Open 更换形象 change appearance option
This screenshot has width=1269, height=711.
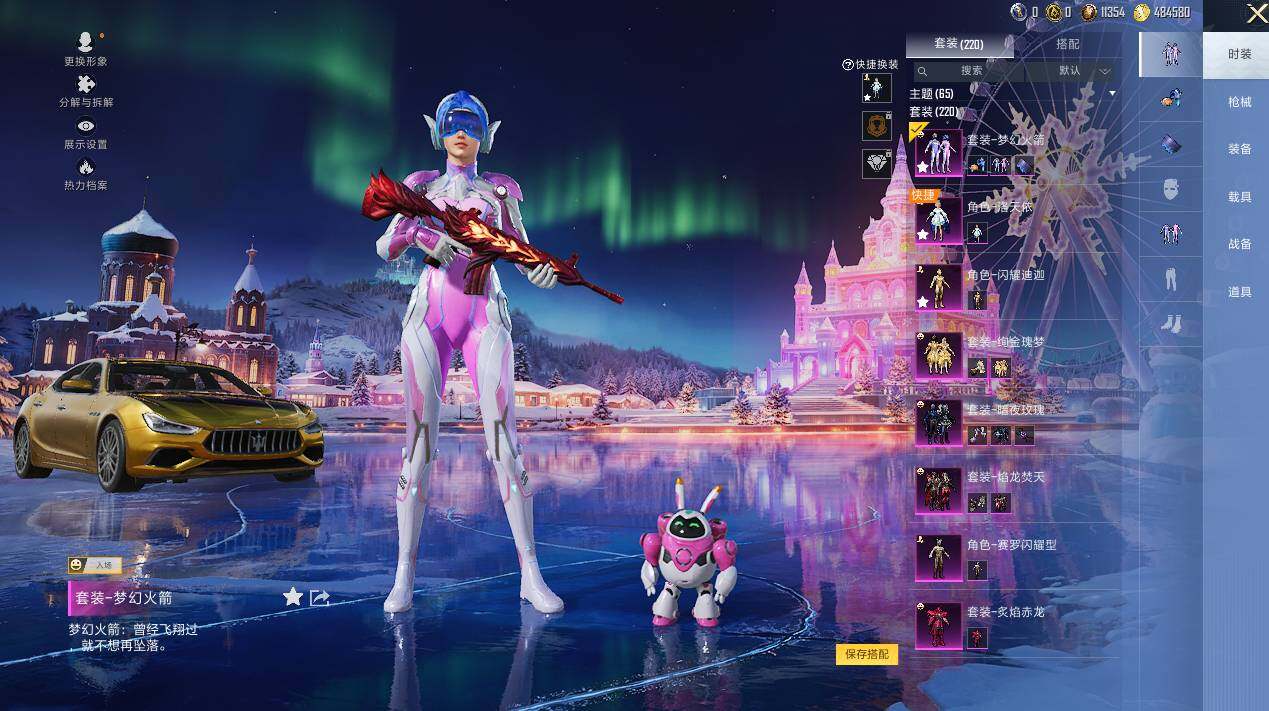pyautogui.click(x=86, y=48)
